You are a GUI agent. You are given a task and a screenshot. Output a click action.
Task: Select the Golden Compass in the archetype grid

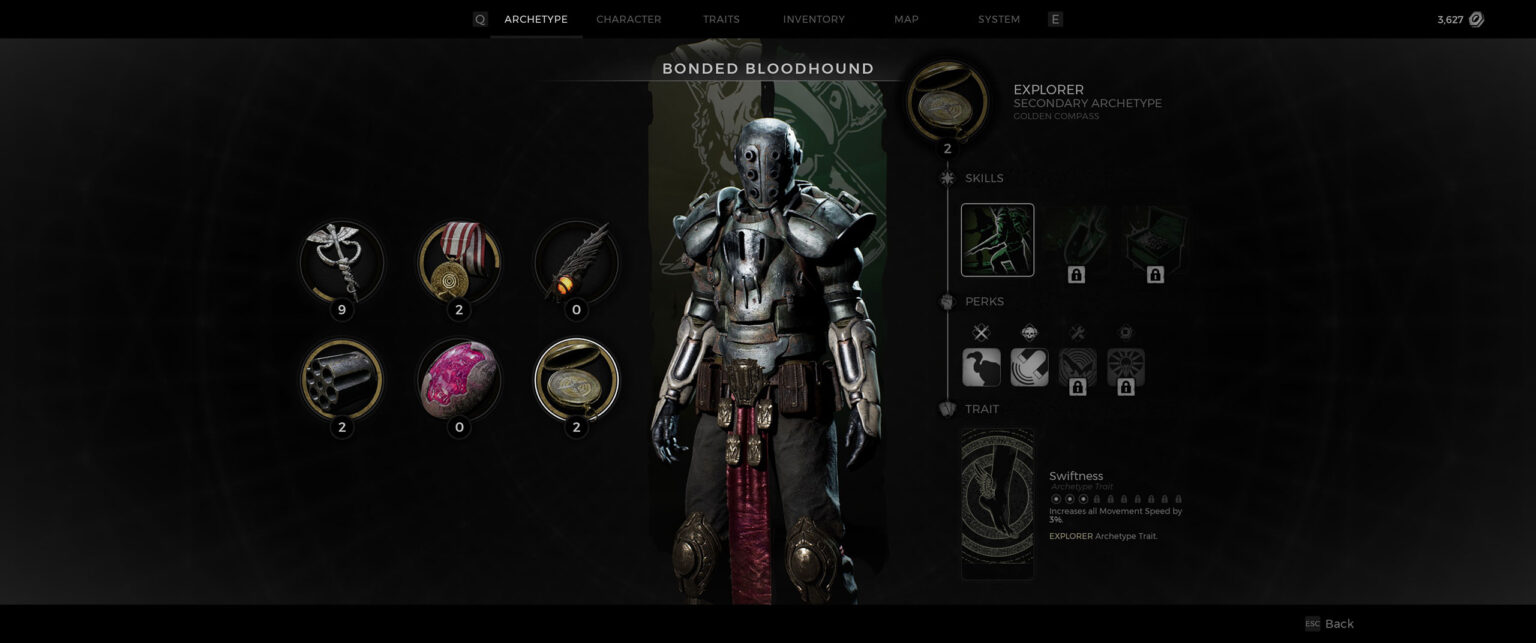576,379
